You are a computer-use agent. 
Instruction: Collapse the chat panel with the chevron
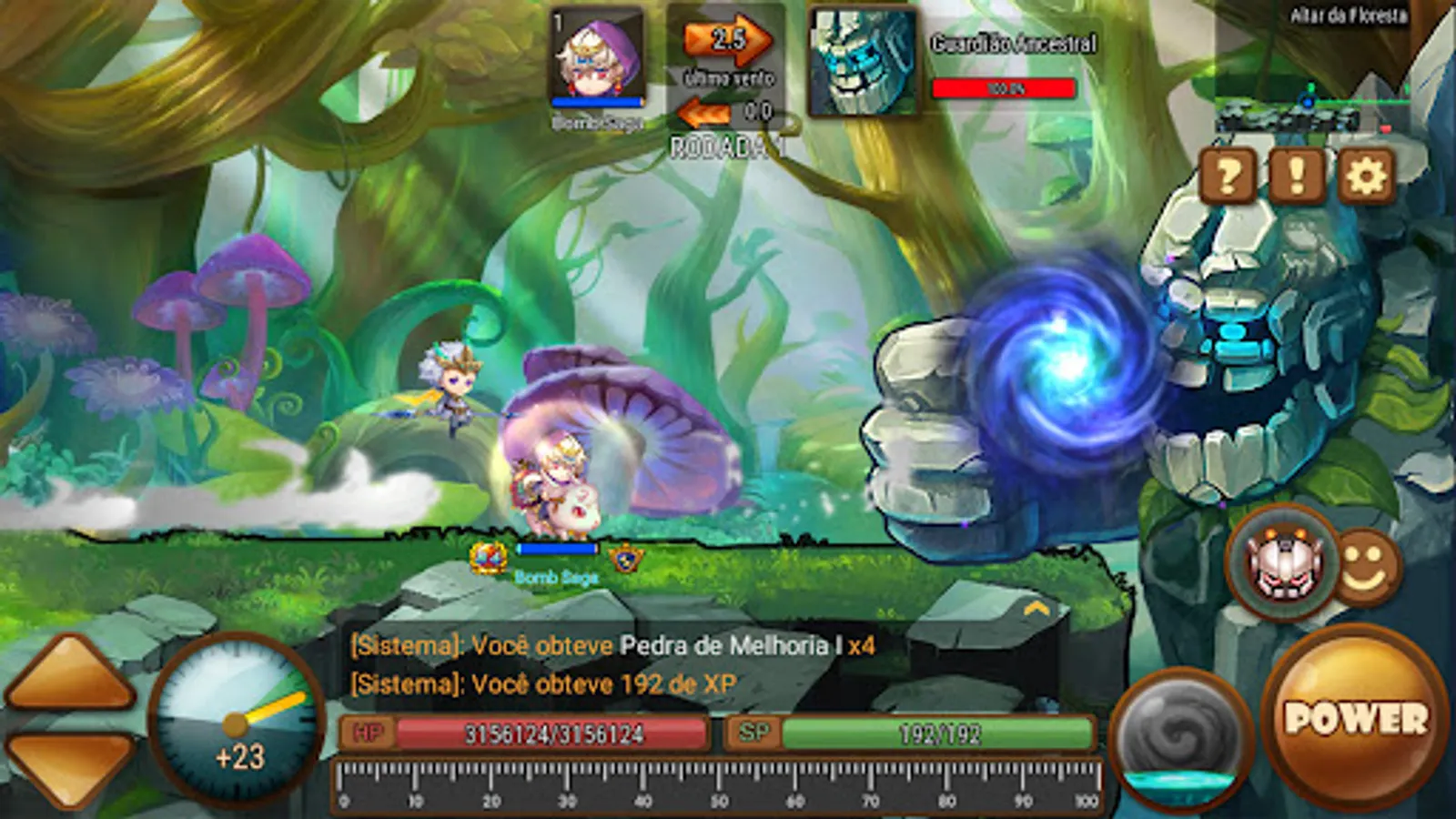coord(1035,608)
